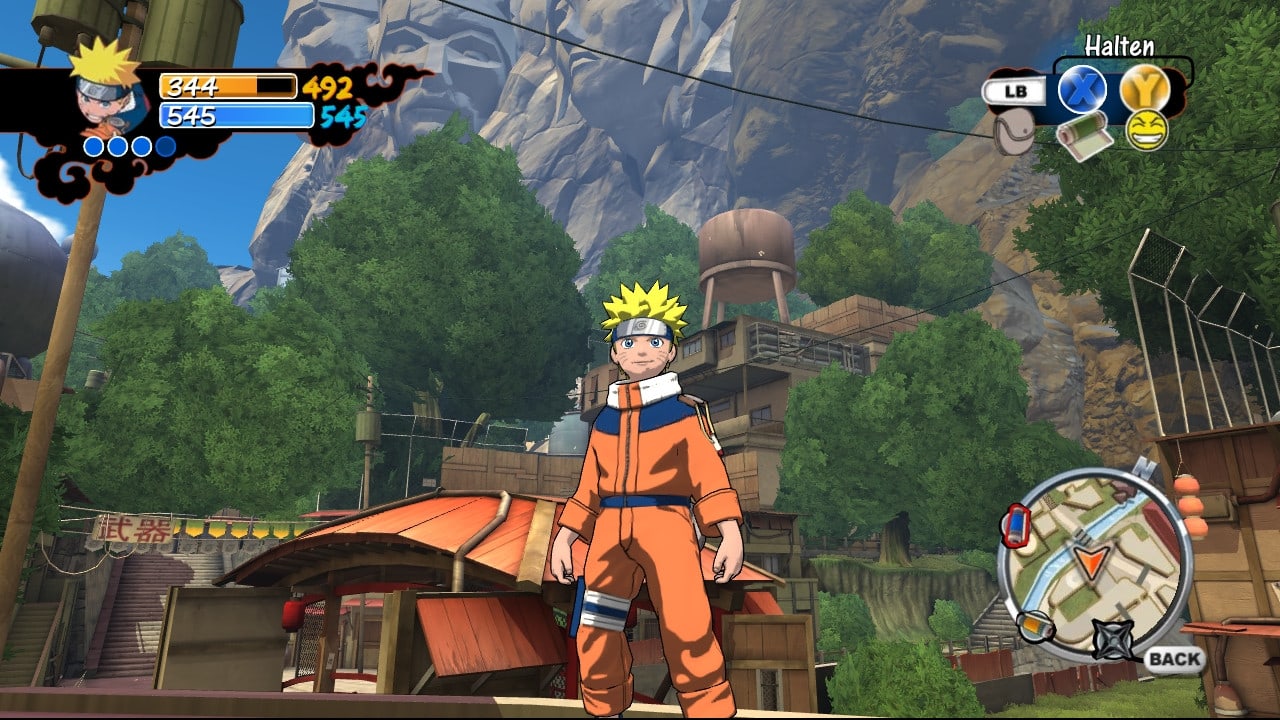
Task: Click Naruto's portrait in the status HUD
Action: 105,92
